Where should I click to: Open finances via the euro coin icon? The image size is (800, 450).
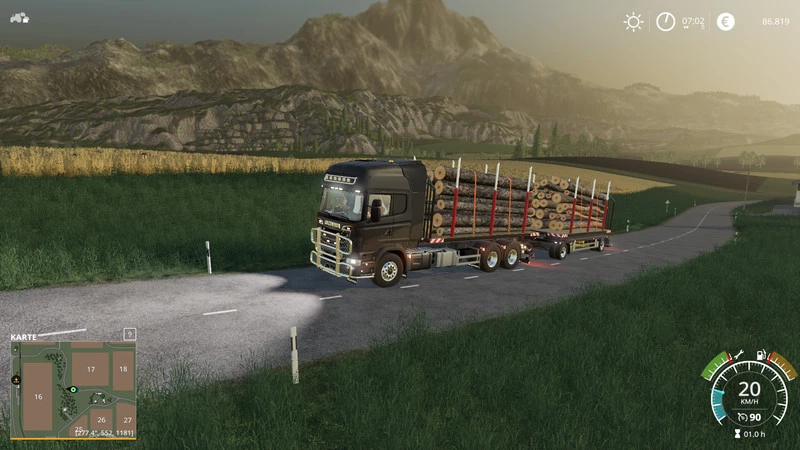[x=725, y=22]
